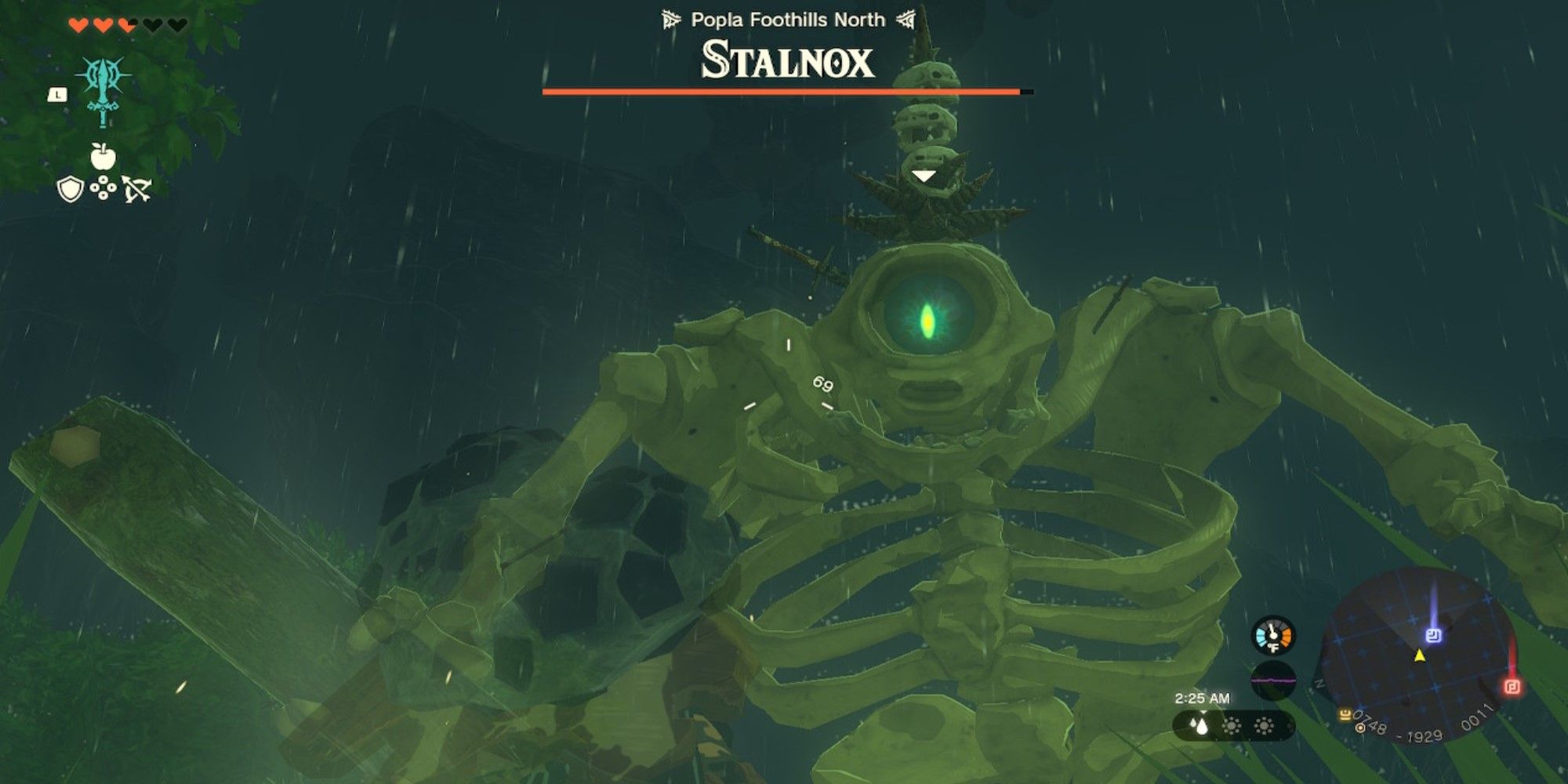
Task: Click the yellow crown icon near the coordinates
Action: point(1344,715)
